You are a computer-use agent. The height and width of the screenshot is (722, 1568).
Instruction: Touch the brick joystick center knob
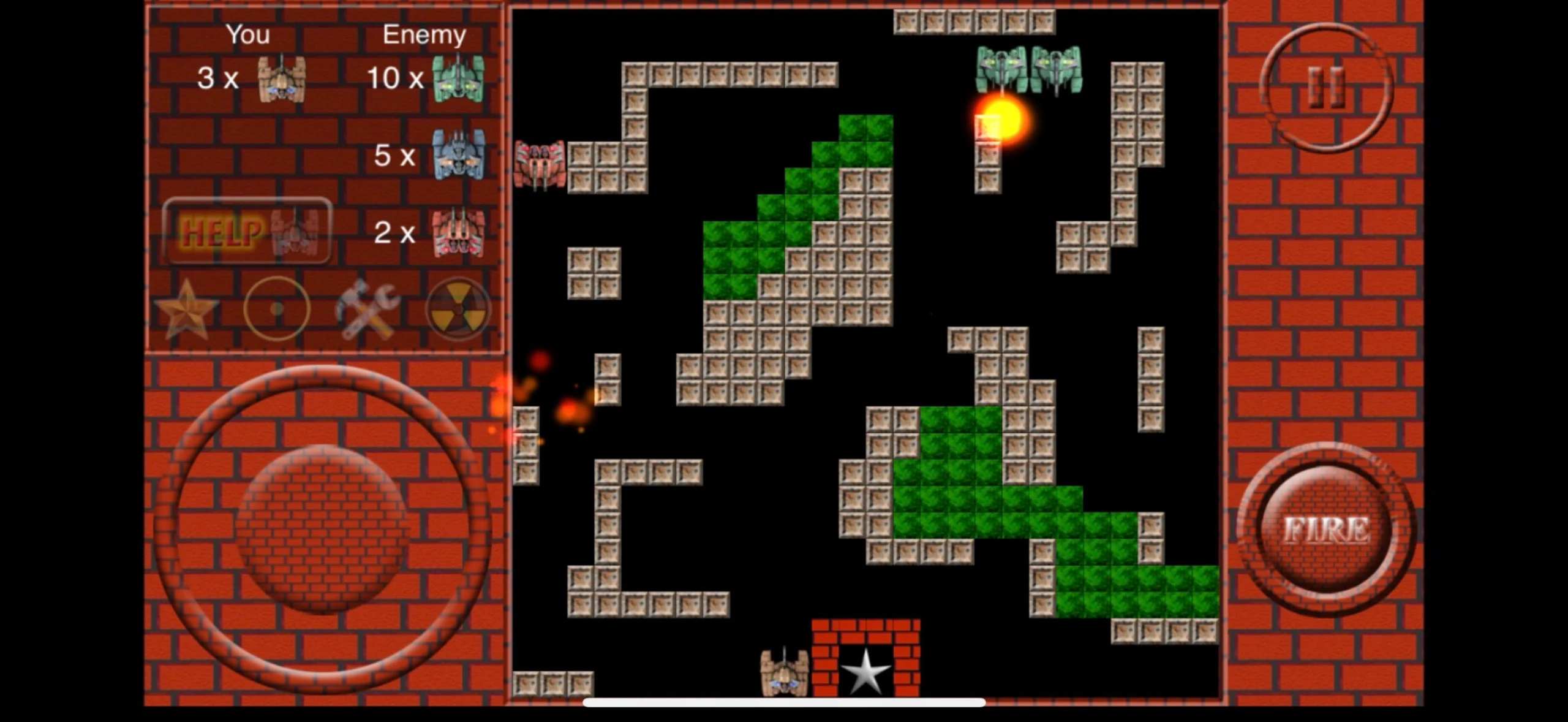tap(321, 528)
